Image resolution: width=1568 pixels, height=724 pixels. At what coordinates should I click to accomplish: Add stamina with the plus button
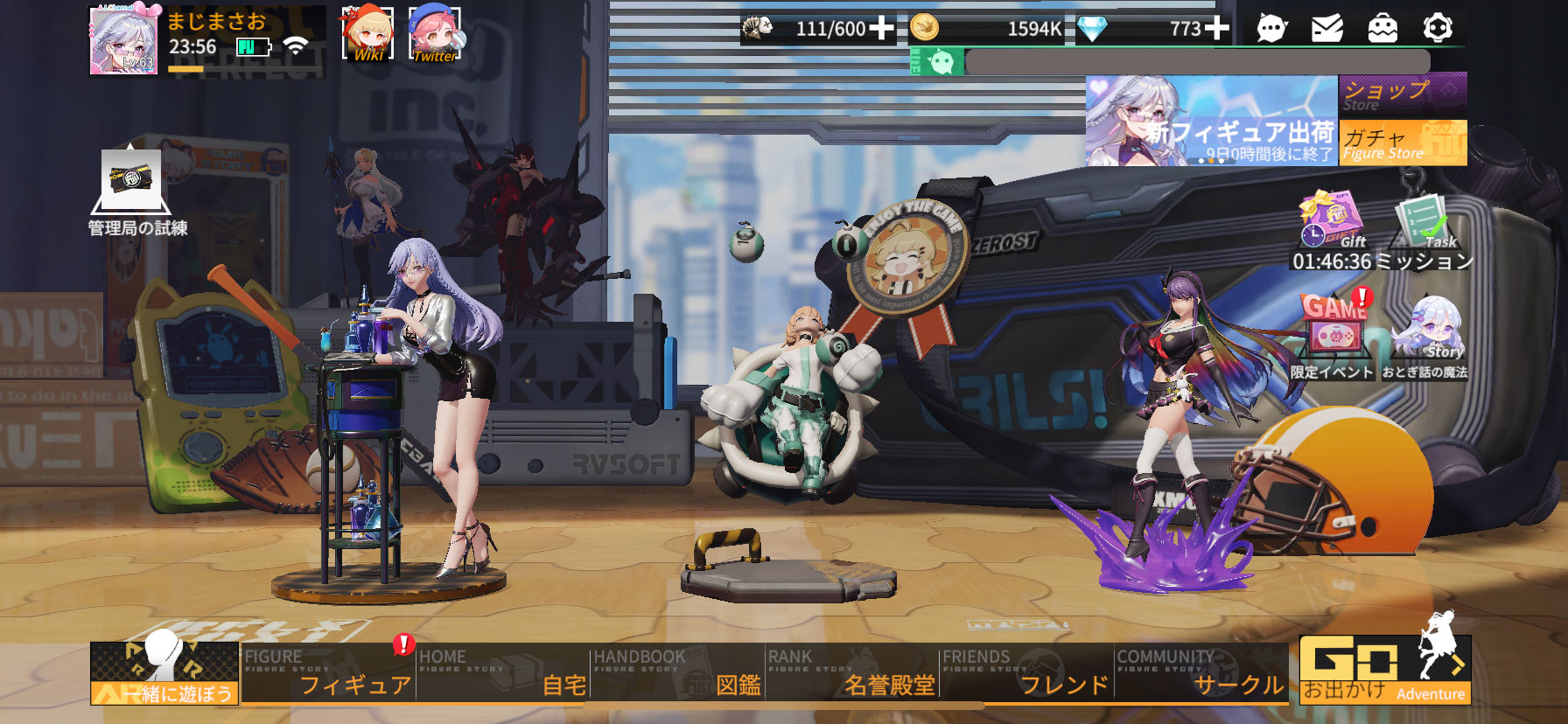coord(881,29)
